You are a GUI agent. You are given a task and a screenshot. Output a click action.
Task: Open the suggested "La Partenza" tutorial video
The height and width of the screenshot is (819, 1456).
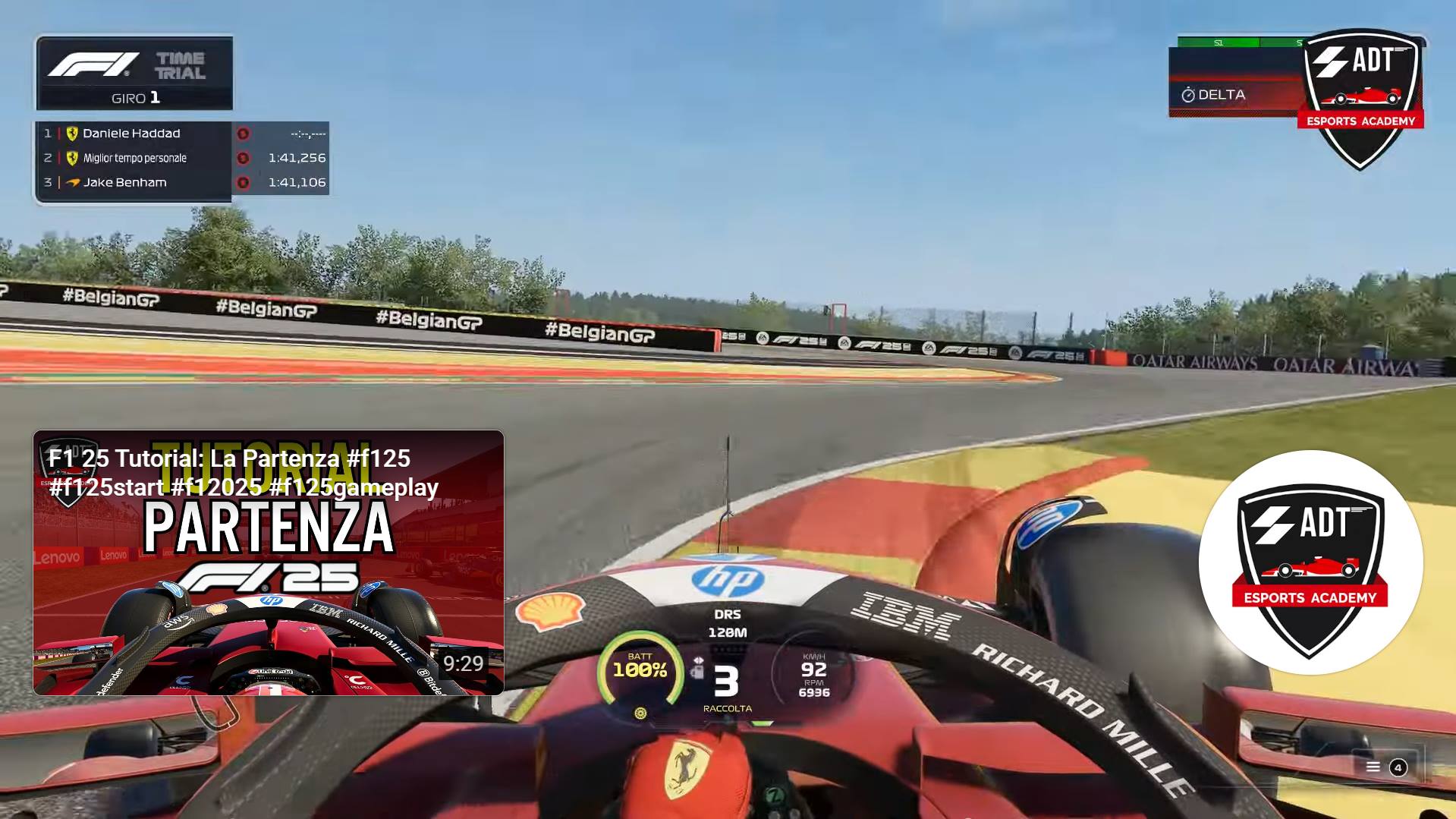[x=269, y=562]
